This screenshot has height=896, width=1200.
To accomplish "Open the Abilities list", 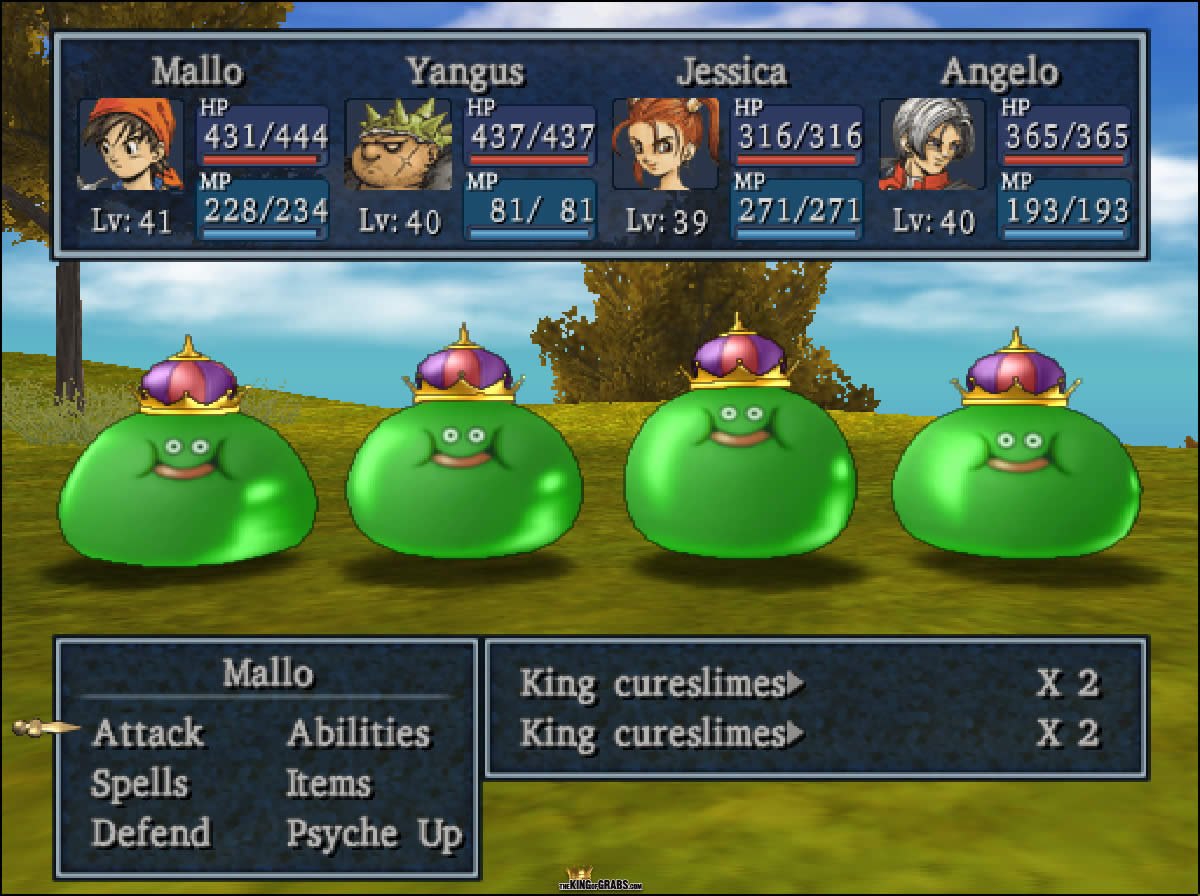I will [x=358, y=733].
